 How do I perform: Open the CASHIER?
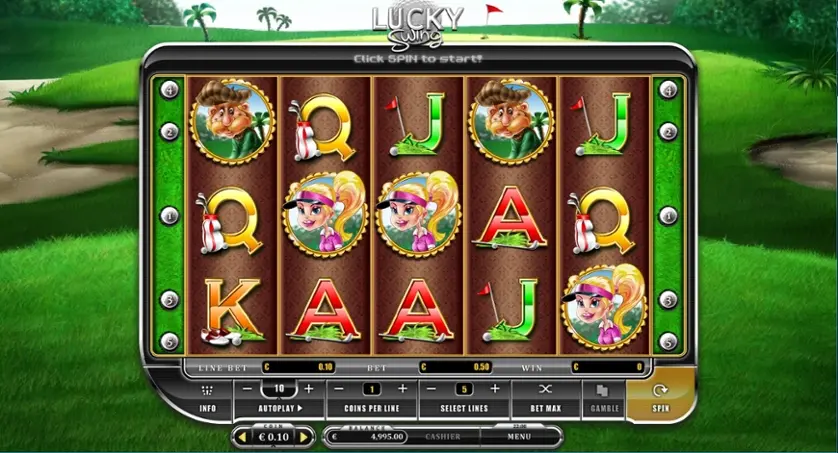click(x=443, y=437)
